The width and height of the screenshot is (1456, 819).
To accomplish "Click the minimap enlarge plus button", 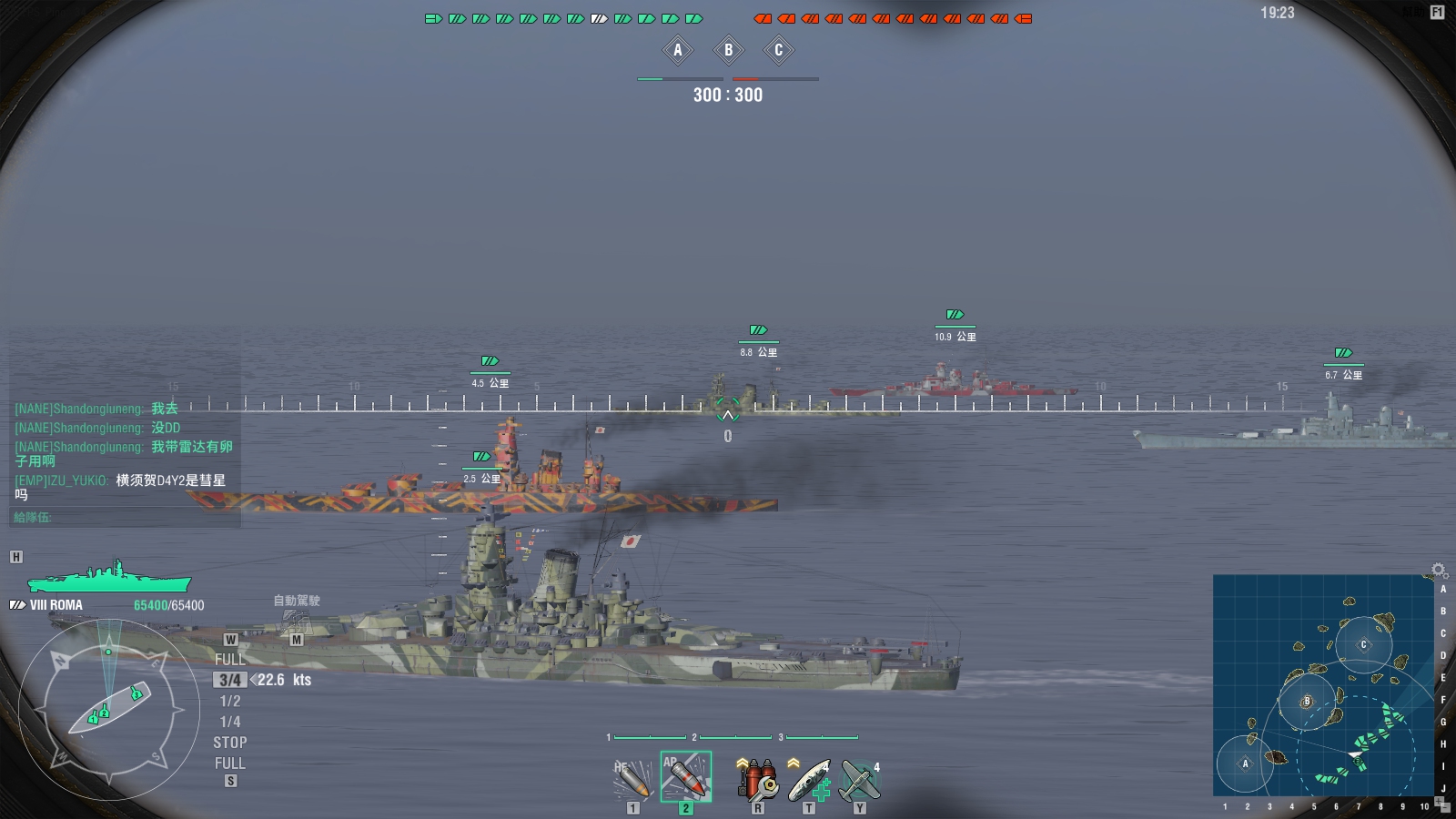I will click(1438, 800).
